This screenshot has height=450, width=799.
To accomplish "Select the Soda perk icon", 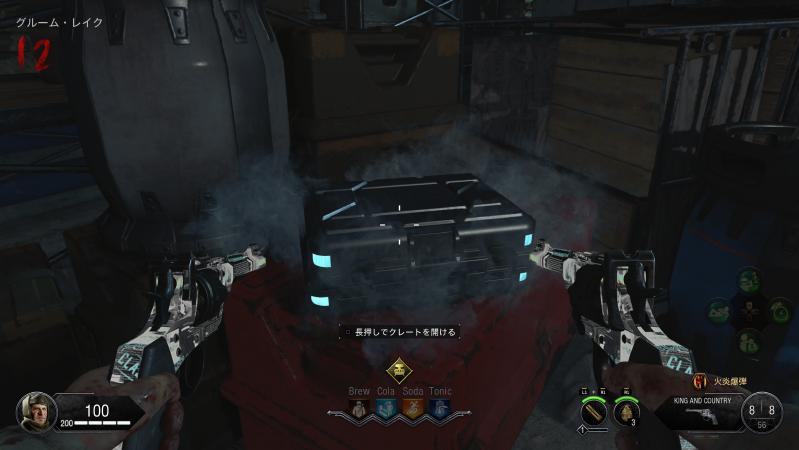I will pos(412,407).
